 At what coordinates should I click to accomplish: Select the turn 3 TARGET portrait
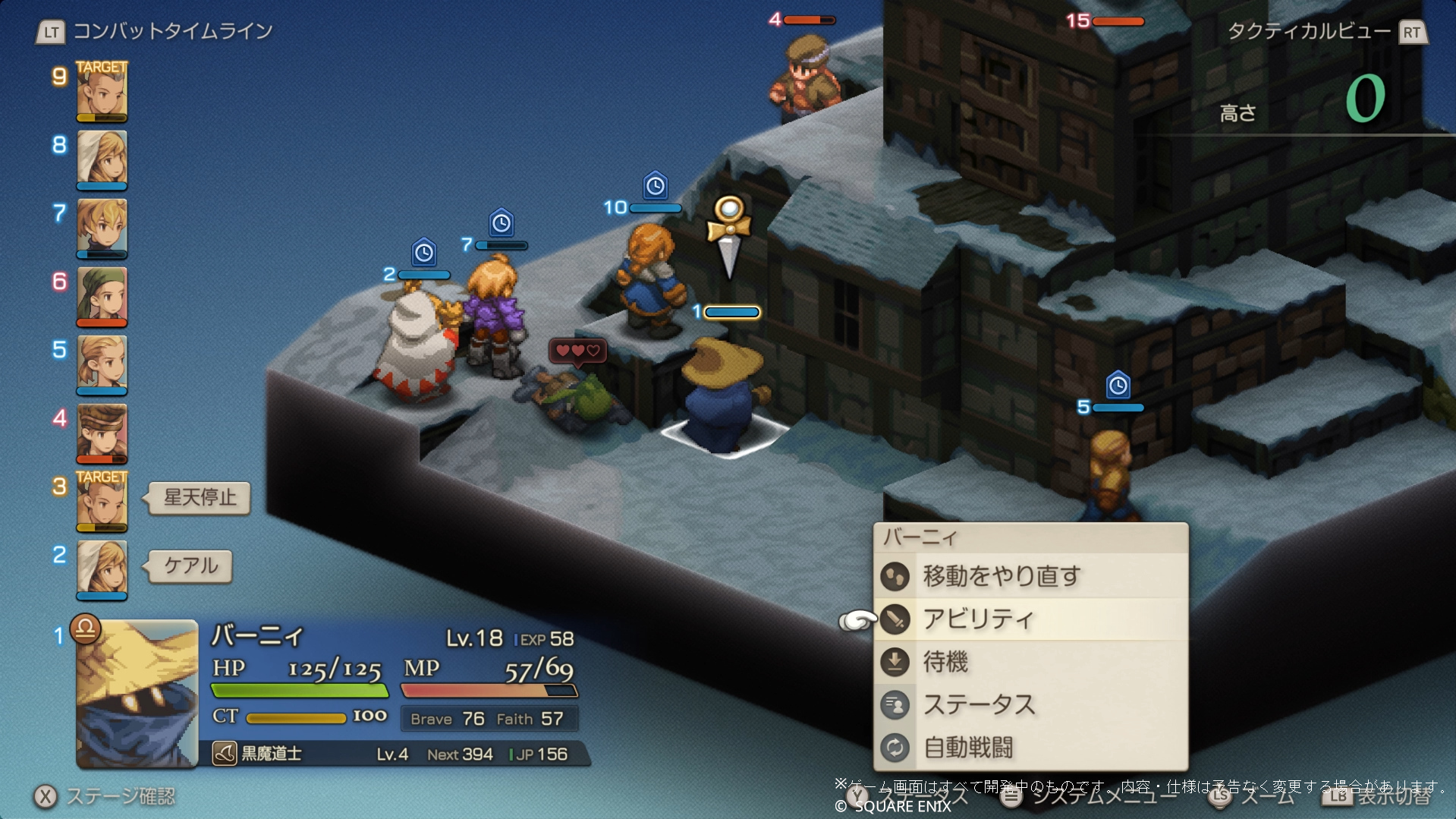pyautogui.click(x=102, y=501)
